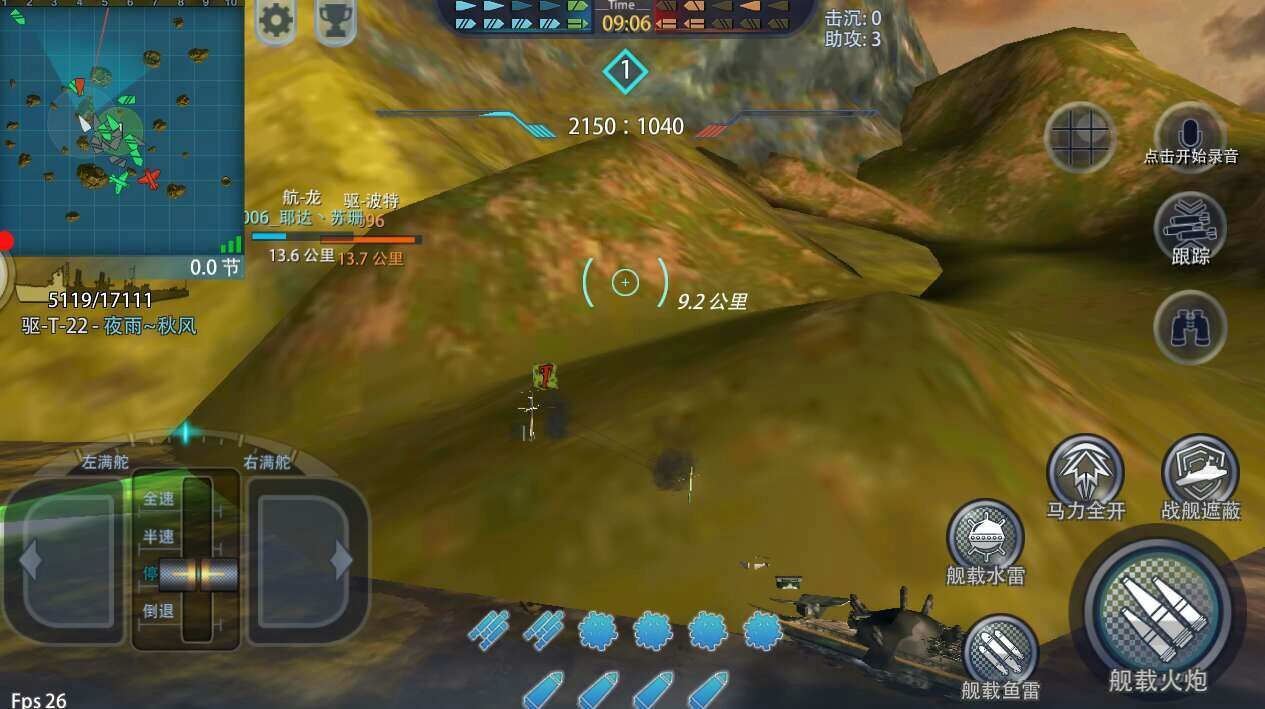
Task: Open the trophy scoreboard button
Action: point(336,19)
